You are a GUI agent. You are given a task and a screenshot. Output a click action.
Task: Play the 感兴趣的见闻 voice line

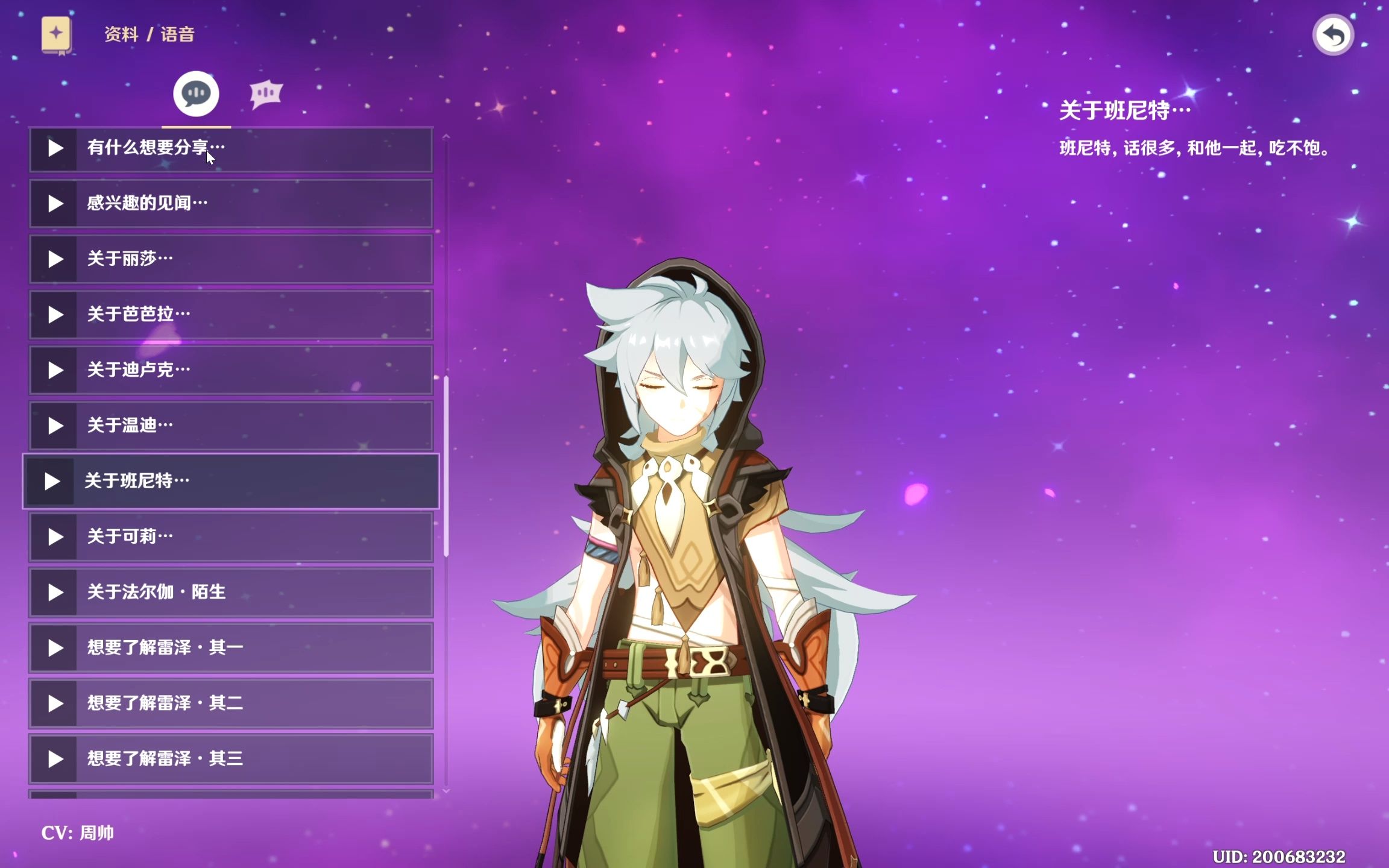pyautogui.click(x=54, y=204)
